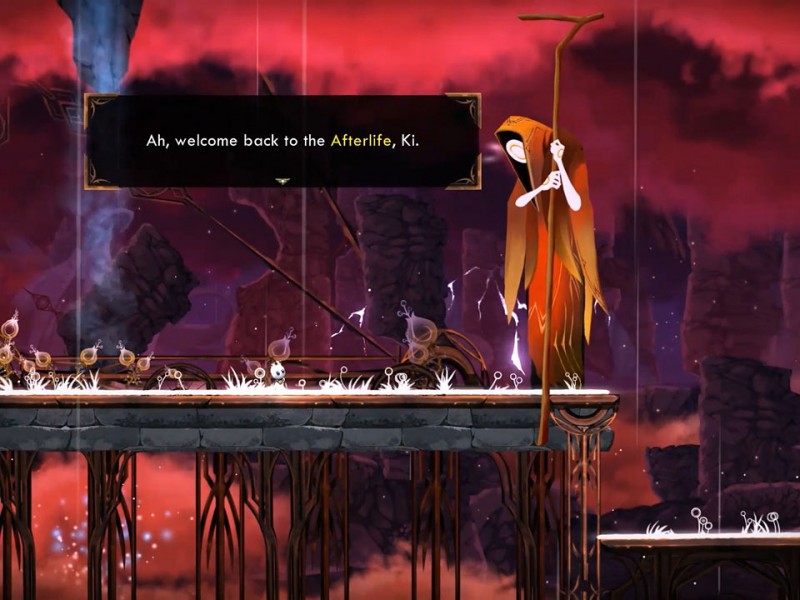The width and height of the screenshot is (800, 600).
Task: Click the dialogue continue arrow indicator
Action: [282, 181]
